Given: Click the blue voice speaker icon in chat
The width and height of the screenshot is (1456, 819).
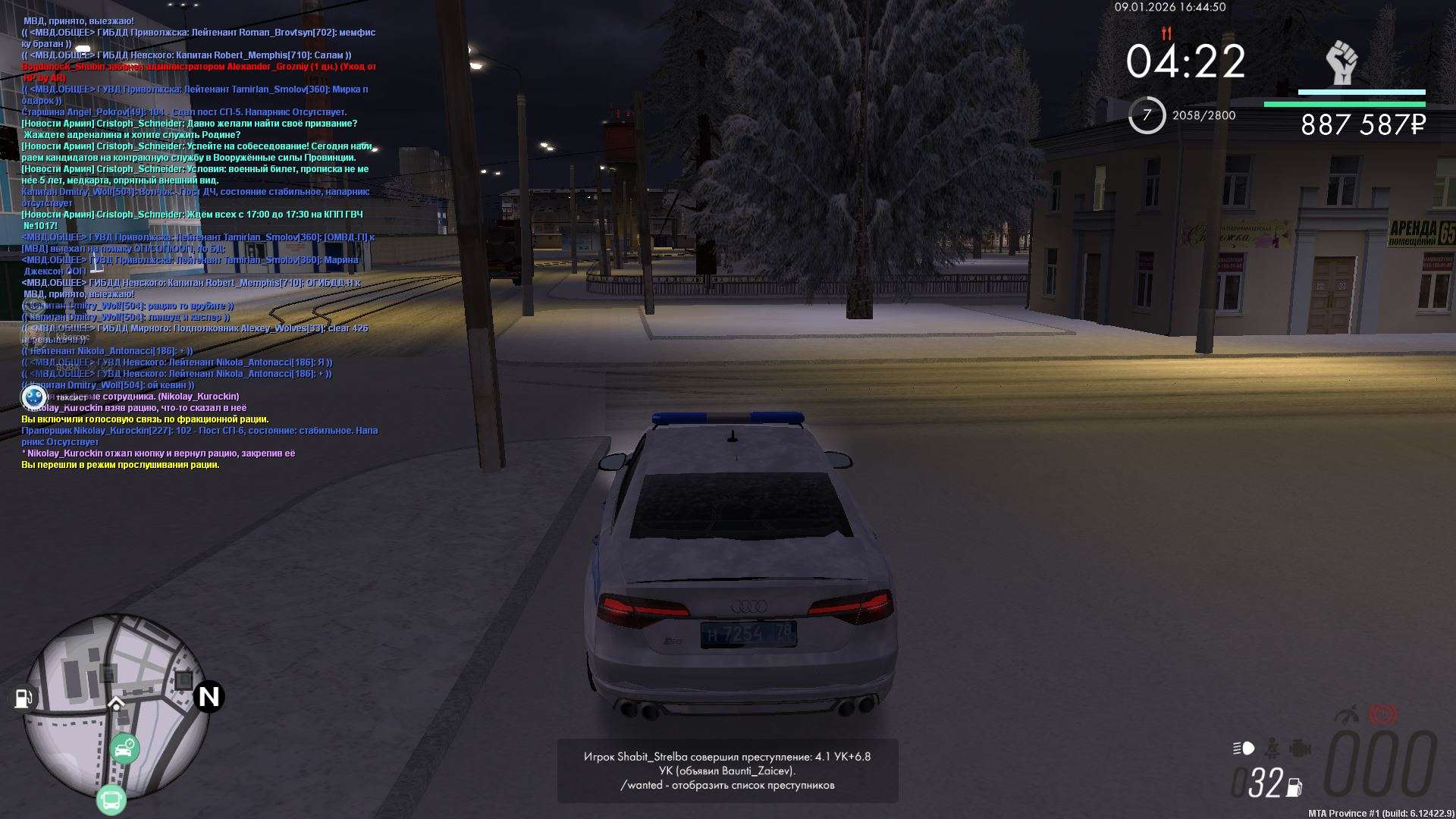Looking at the screenshot, I should pyautogui.click(x=34, y=397).
